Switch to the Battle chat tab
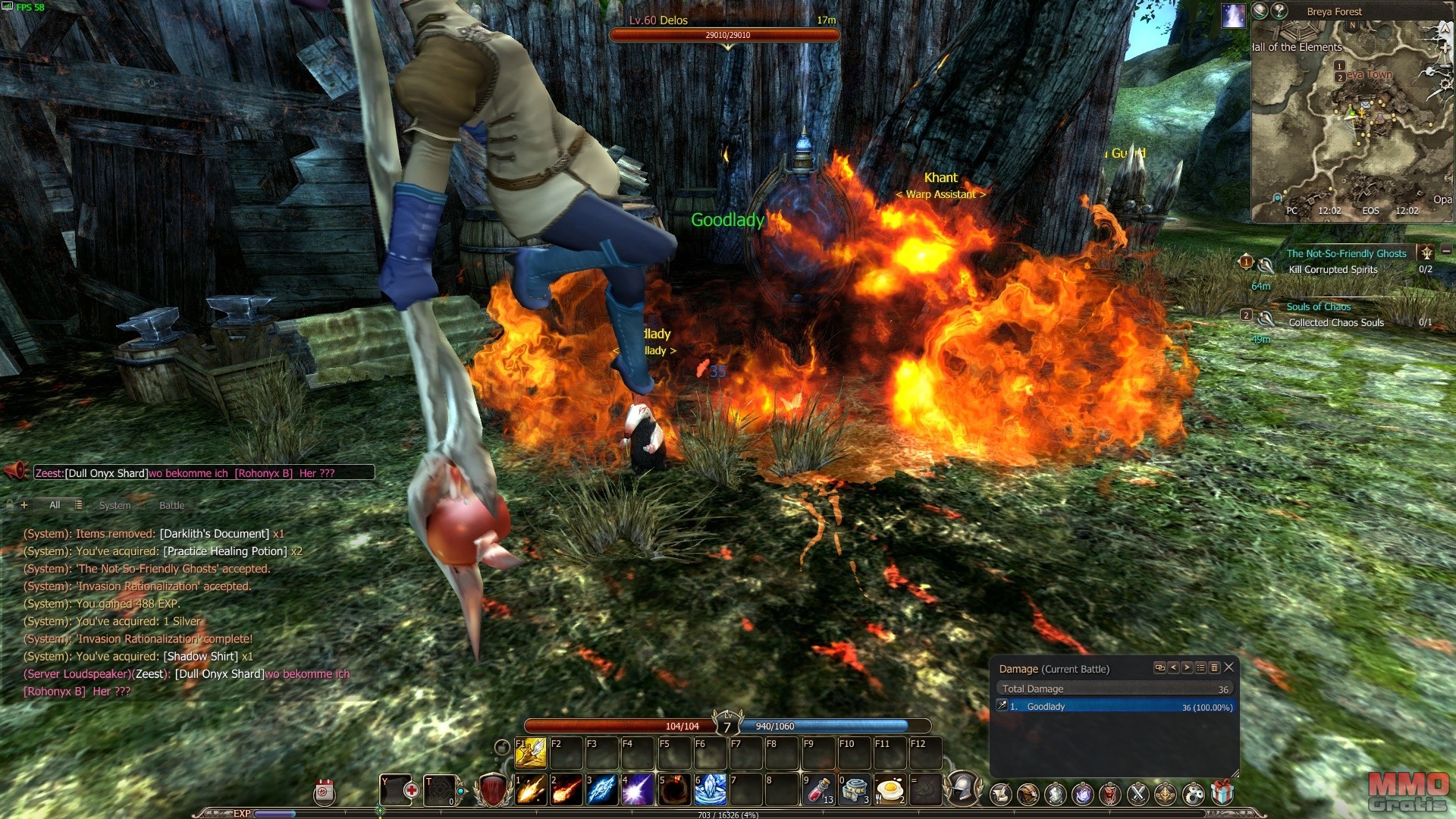Screen dimensions: 1456x819 click(171, 506)
